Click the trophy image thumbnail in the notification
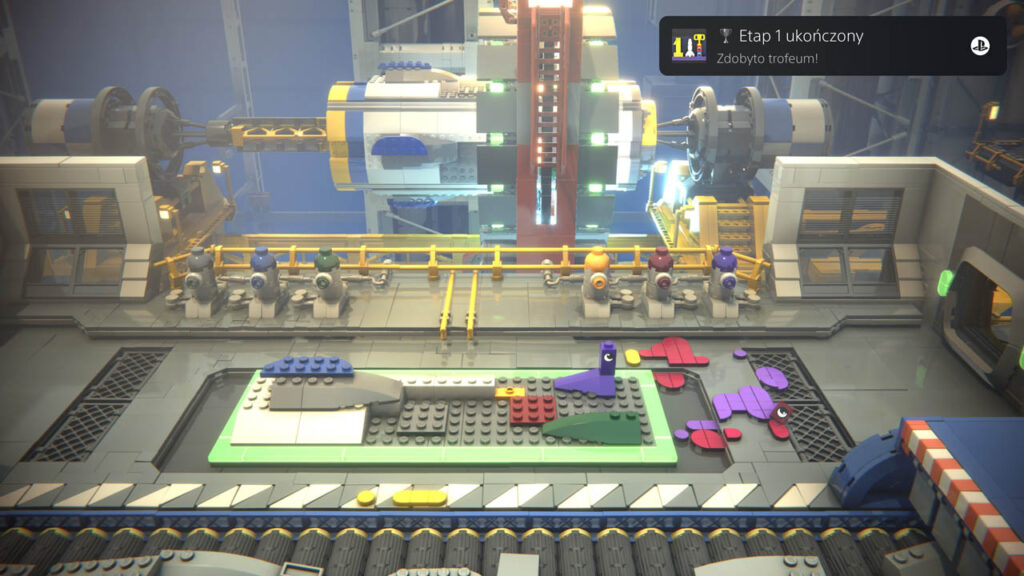Image resolution: width=1024 pixels, height=576 pixels. (x=689, y=46)
